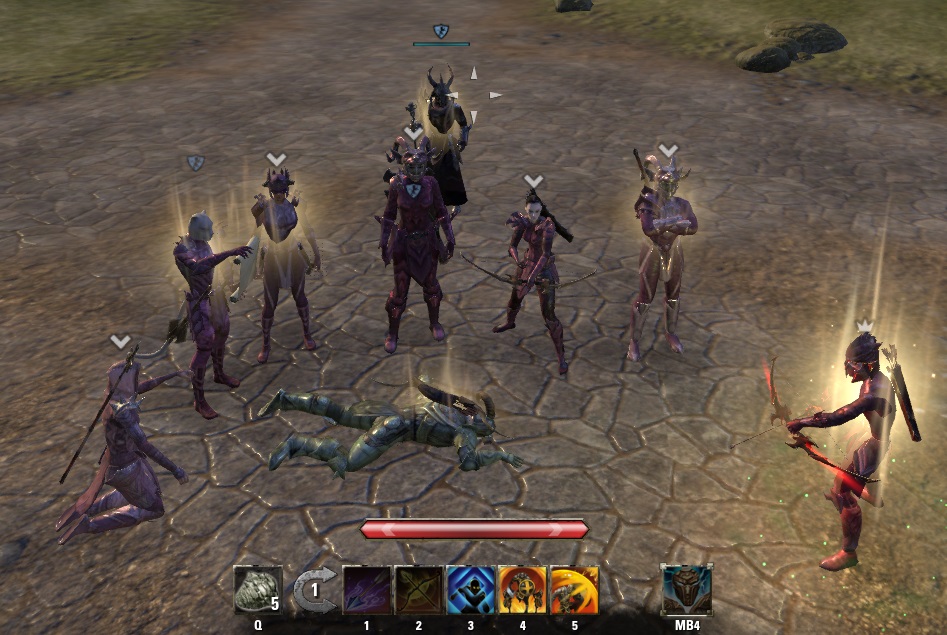Use the quickslot item with 5 charges
The image size is (947, 635).
pos(257,590)
